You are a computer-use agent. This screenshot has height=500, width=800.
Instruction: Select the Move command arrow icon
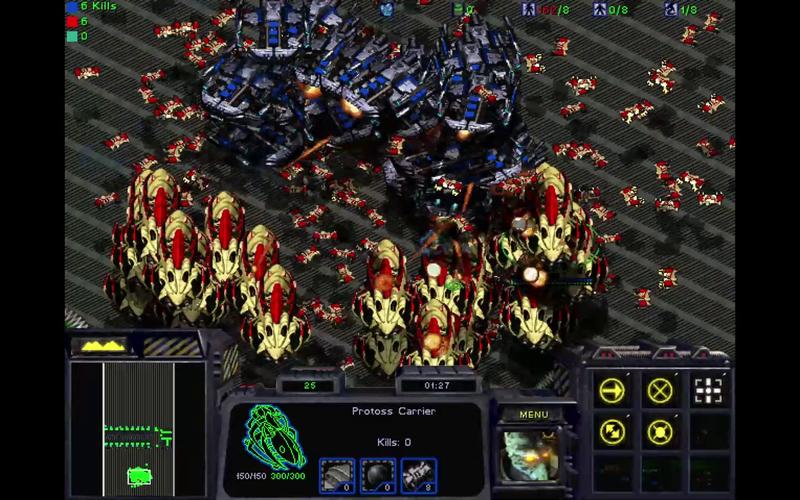click(612, 391)
